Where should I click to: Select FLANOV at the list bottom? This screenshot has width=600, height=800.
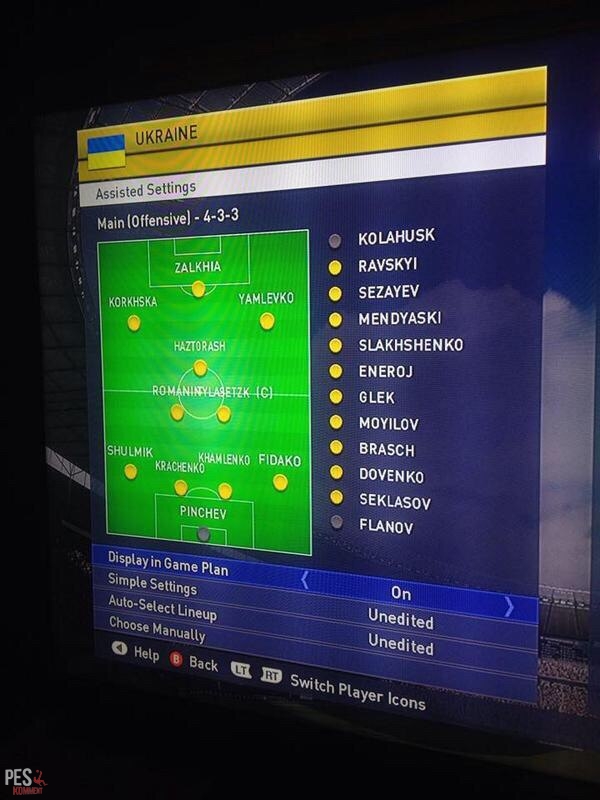(386, 525)
